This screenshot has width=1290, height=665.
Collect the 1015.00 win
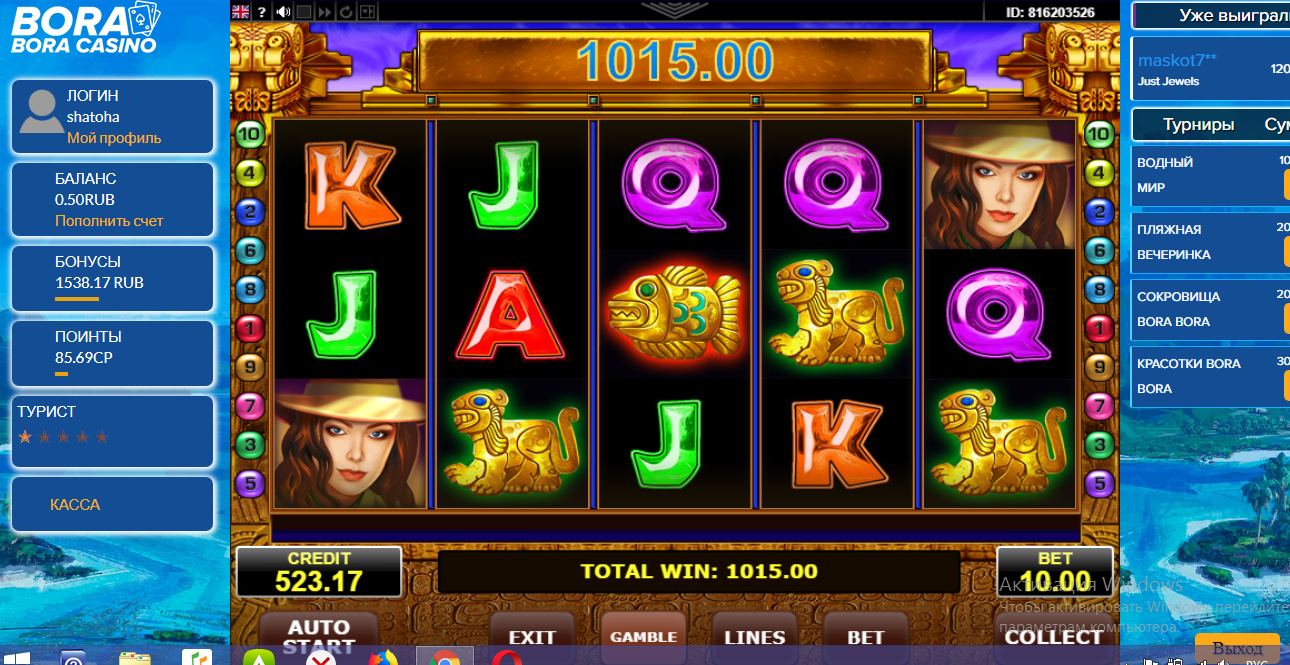[x=1053, y=636]
